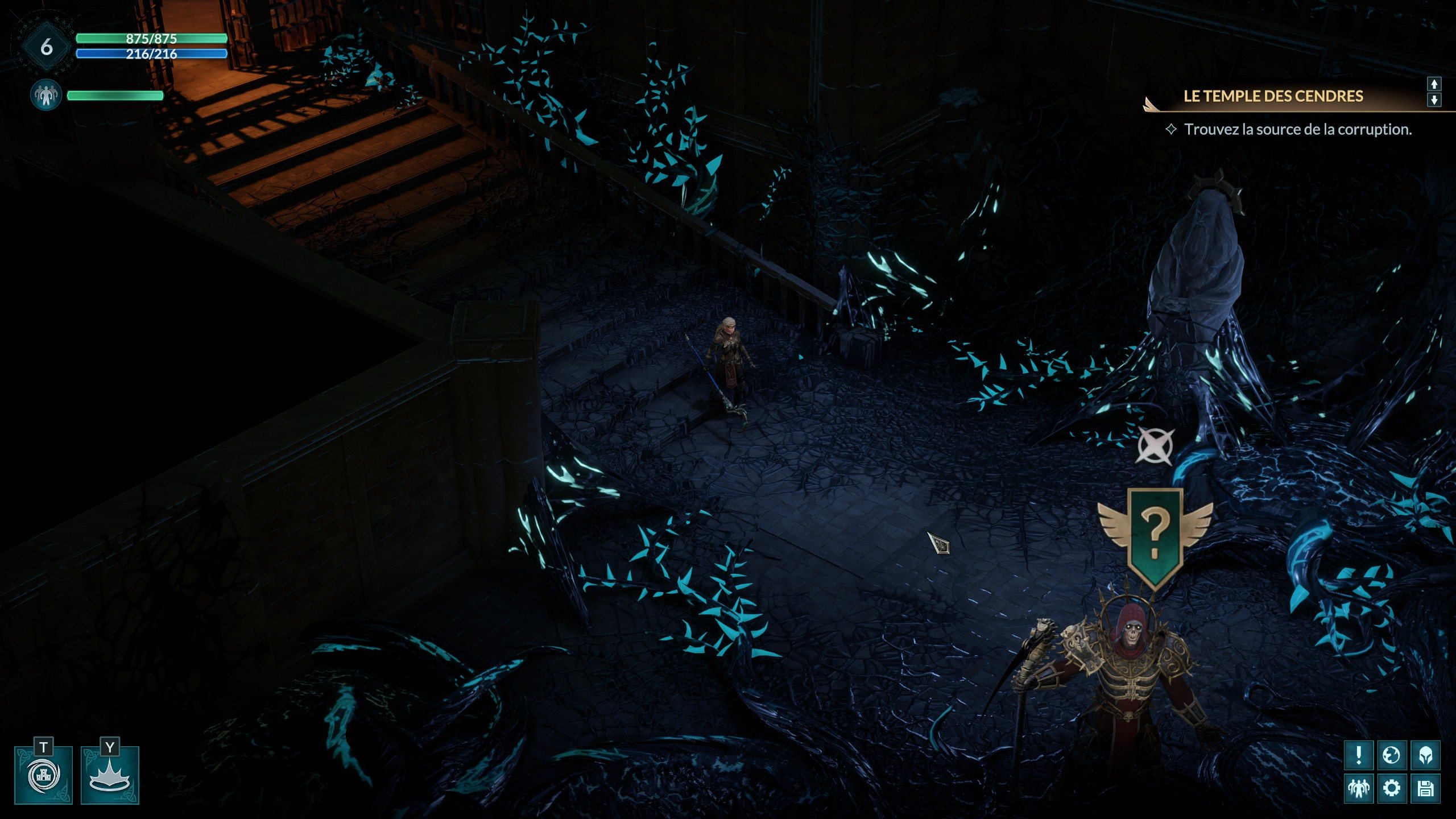
Task: Open the character sheet helmet button
Action: click(x=1425, y=755)
